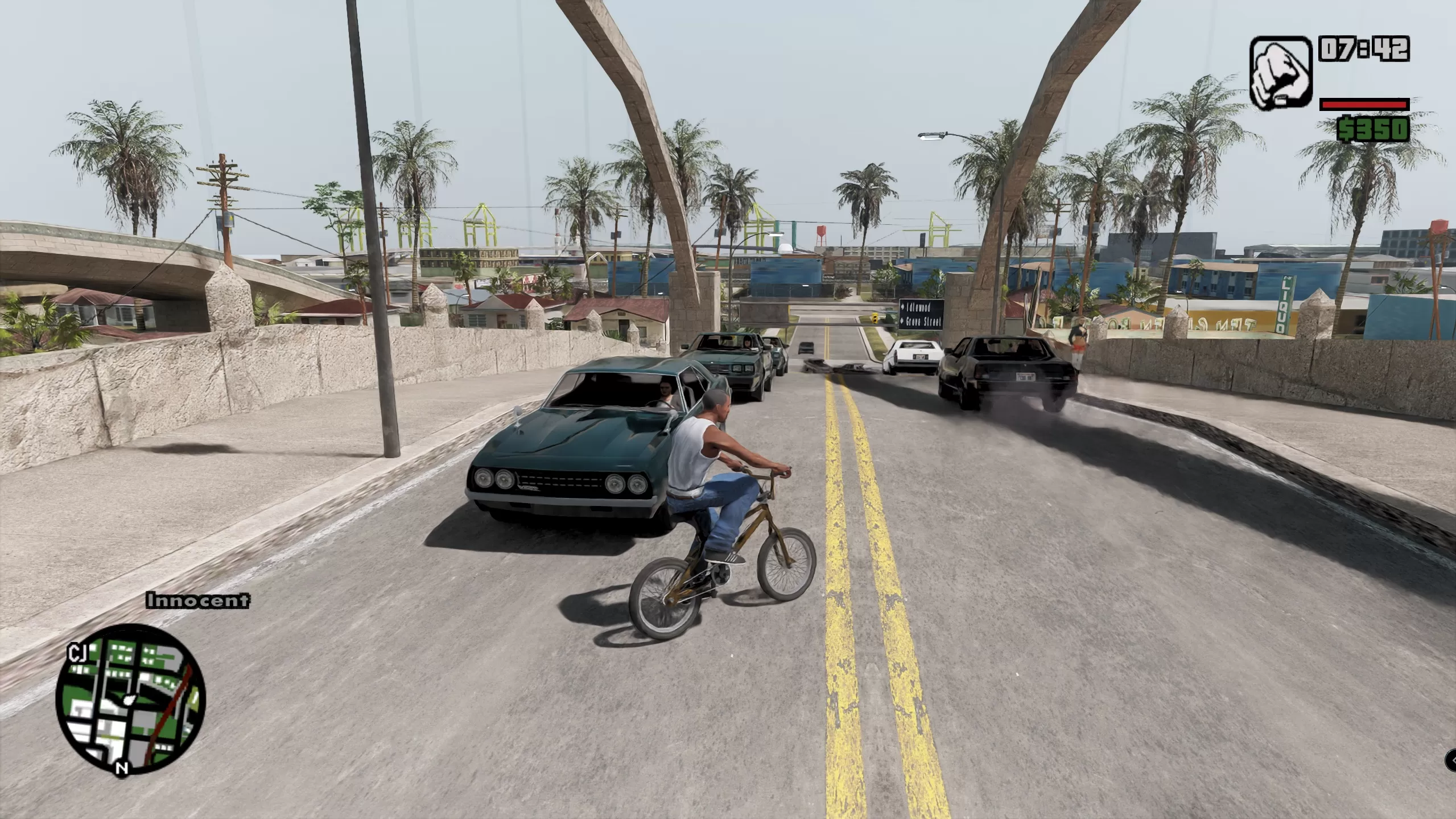Viewport: 1456px width, 819px height.
Task: Click the yellow traffic light near the intersection
Action: point(875,319)
